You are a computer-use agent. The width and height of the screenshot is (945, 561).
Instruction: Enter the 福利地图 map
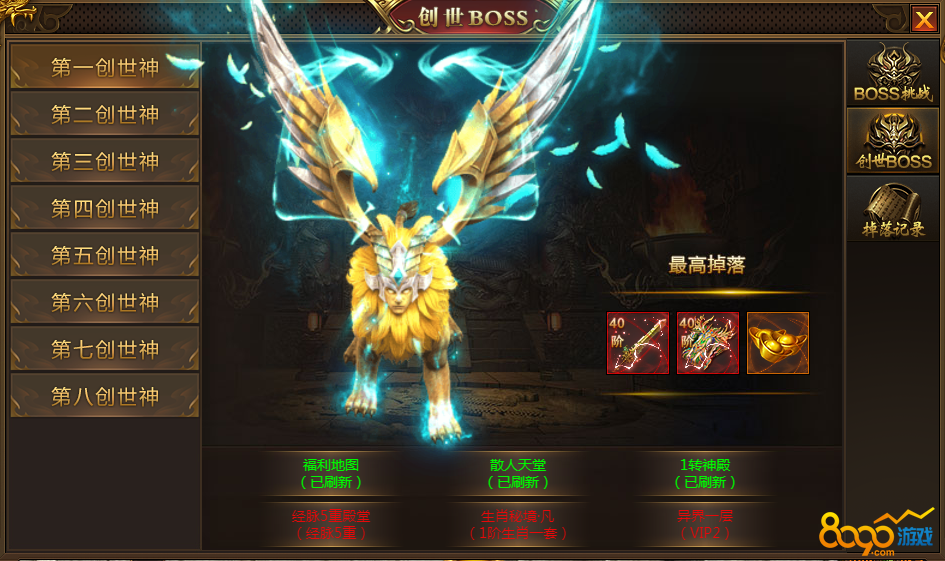[331, 473]
